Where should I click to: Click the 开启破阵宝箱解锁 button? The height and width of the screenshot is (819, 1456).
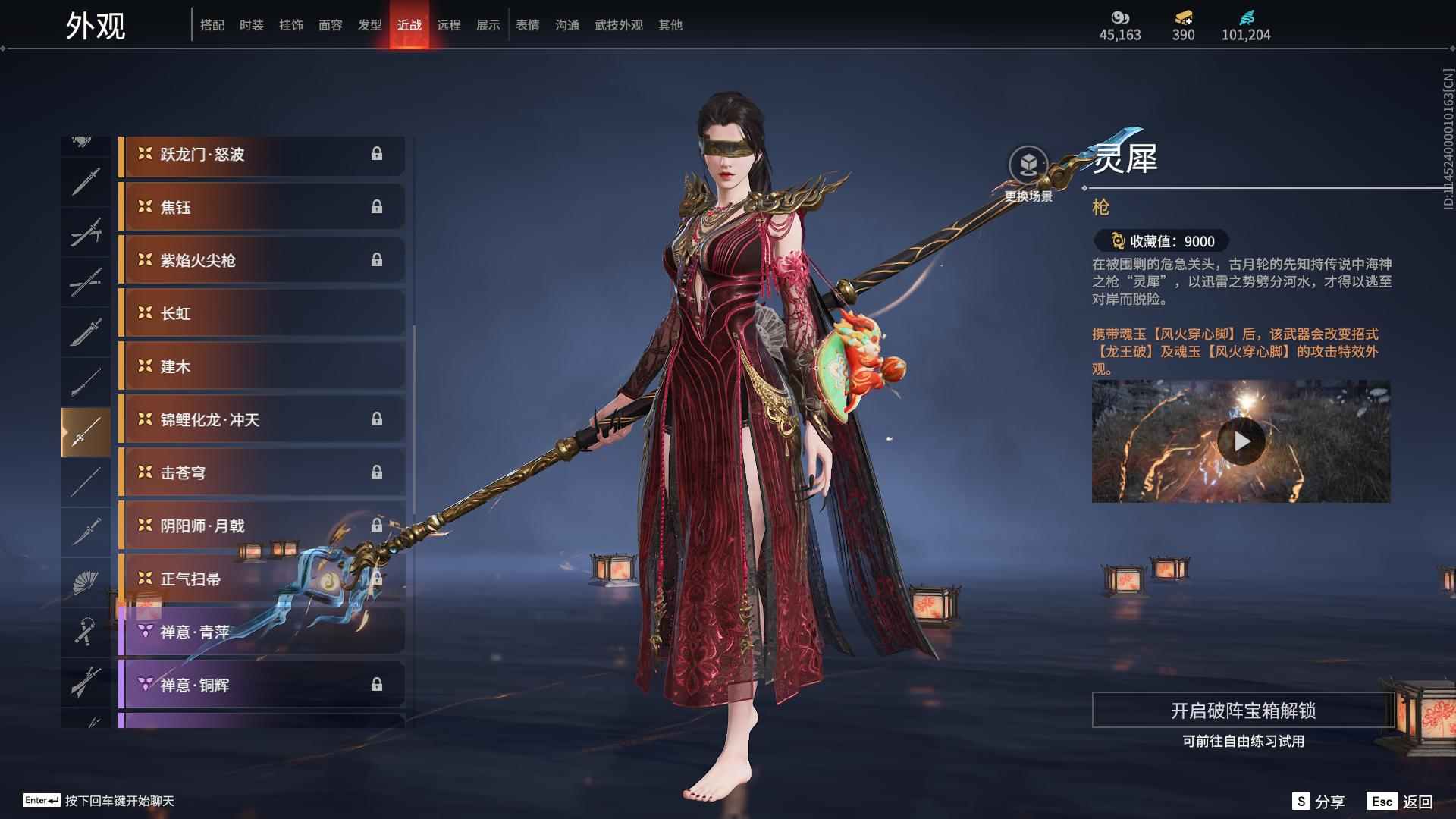point(1242,711)
